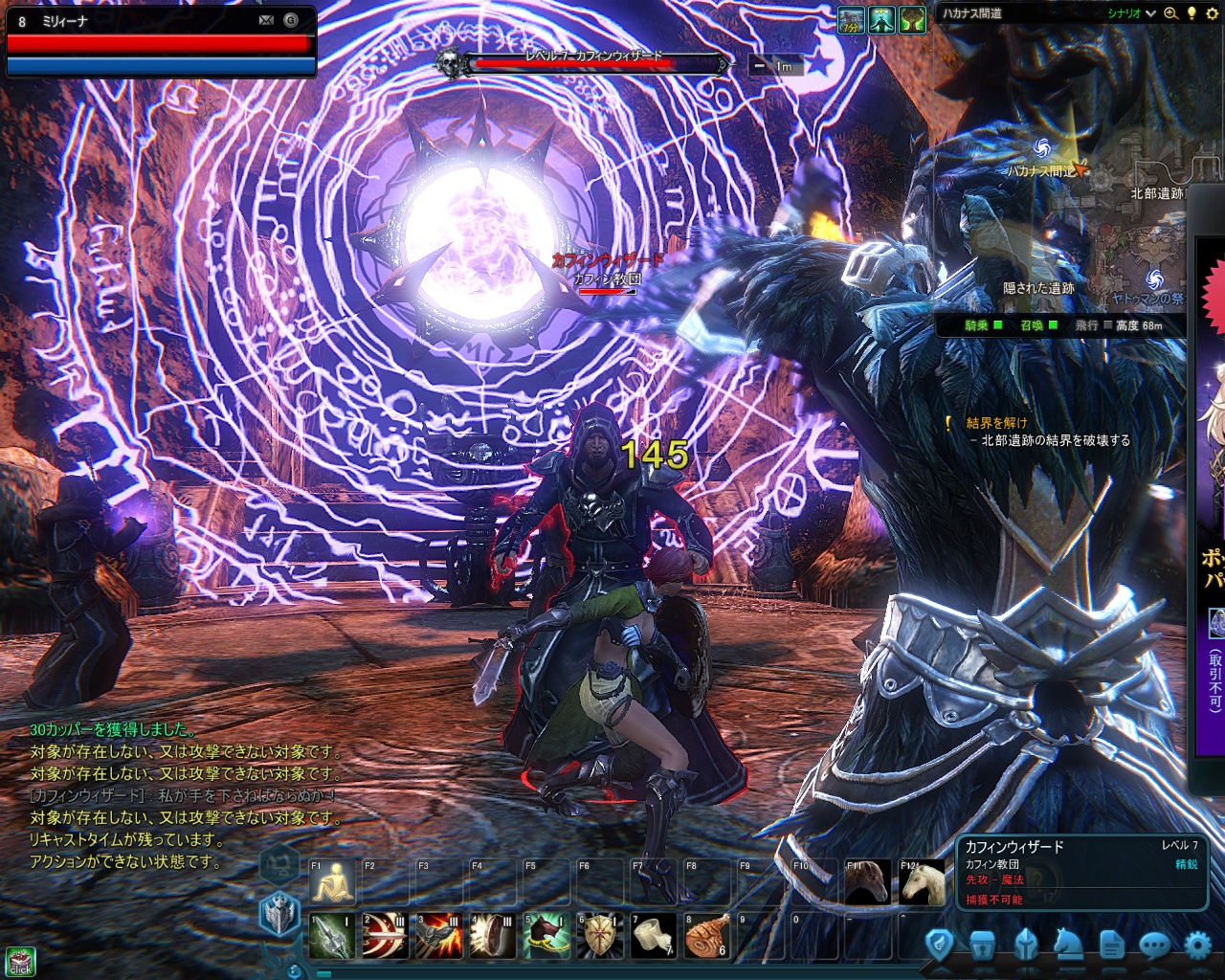Toggle the 召喚 summon indicator
The image size is (1225, 980).
(x=1051, y=325)
